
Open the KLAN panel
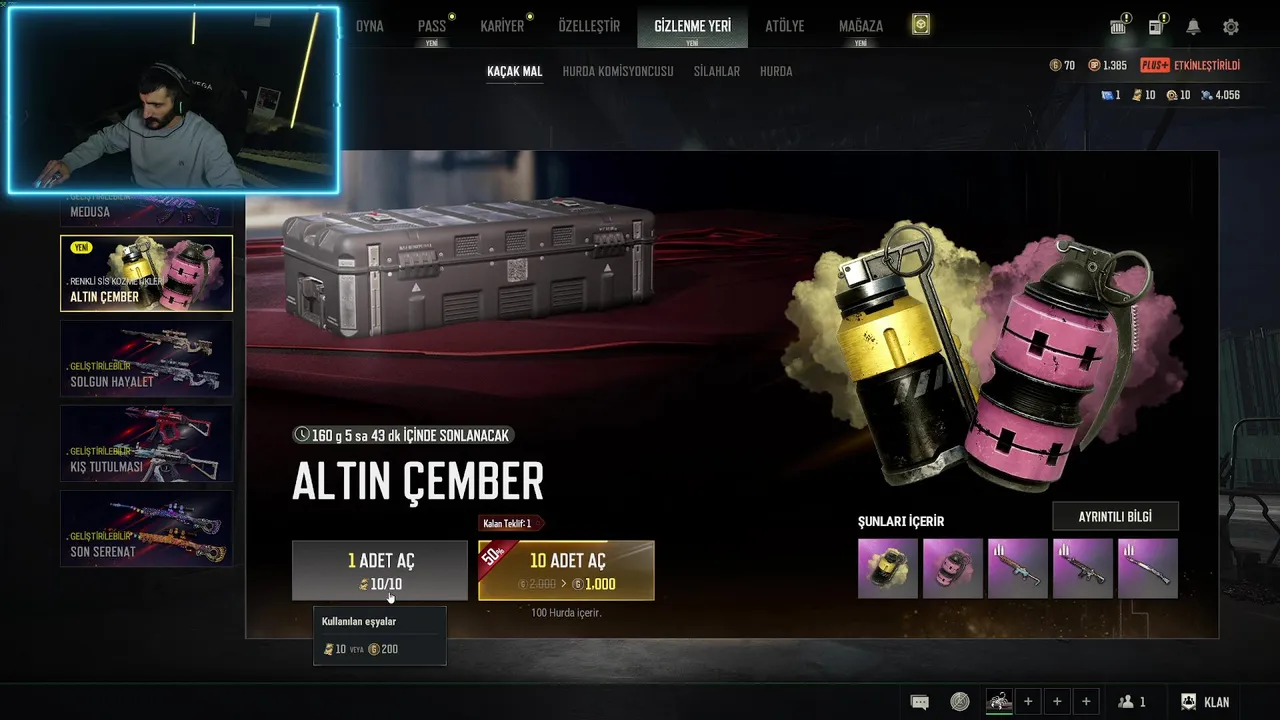point(1205,702)
